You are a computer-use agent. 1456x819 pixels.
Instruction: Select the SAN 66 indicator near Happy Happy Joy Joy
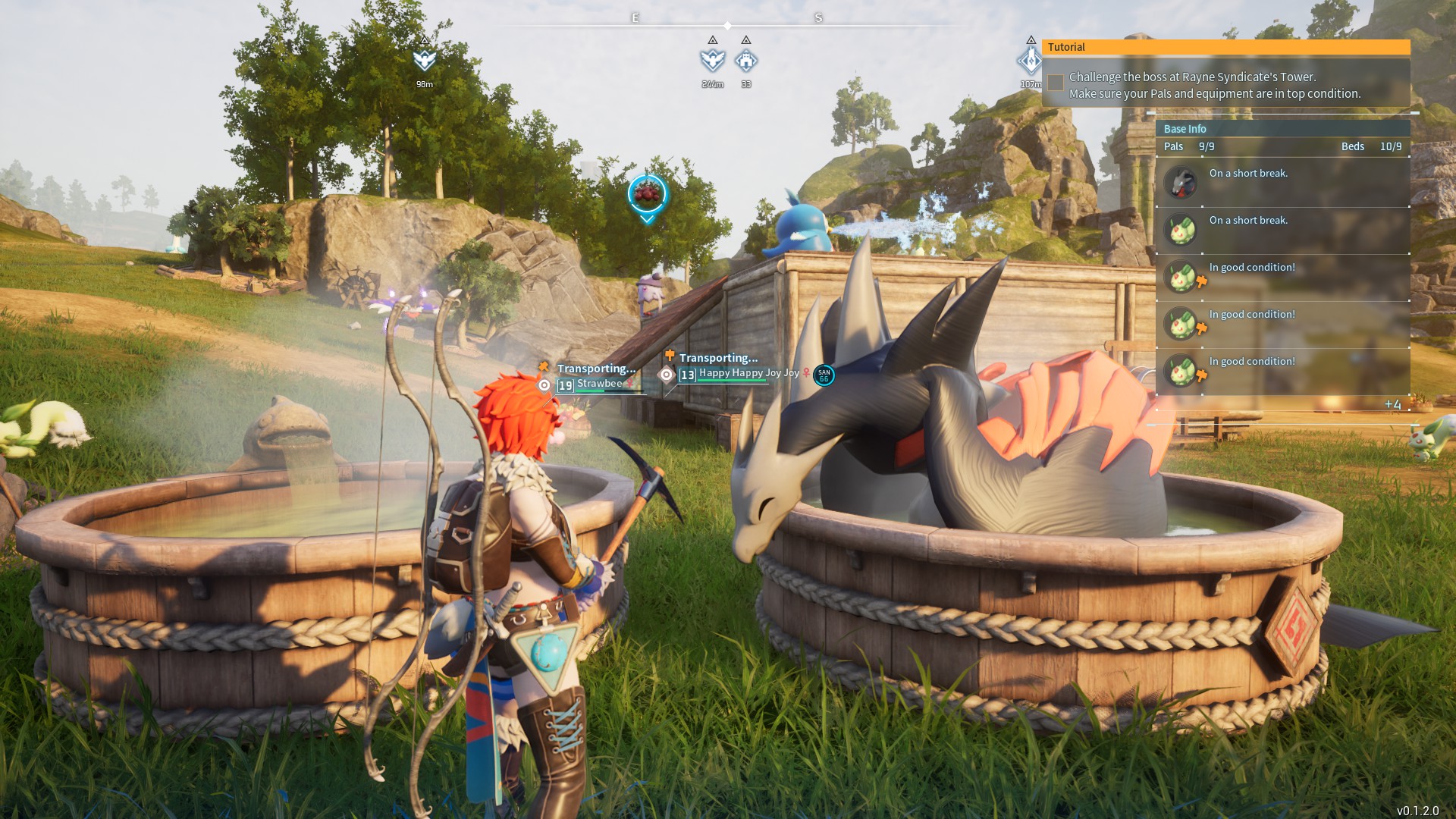tap(824, 373)
